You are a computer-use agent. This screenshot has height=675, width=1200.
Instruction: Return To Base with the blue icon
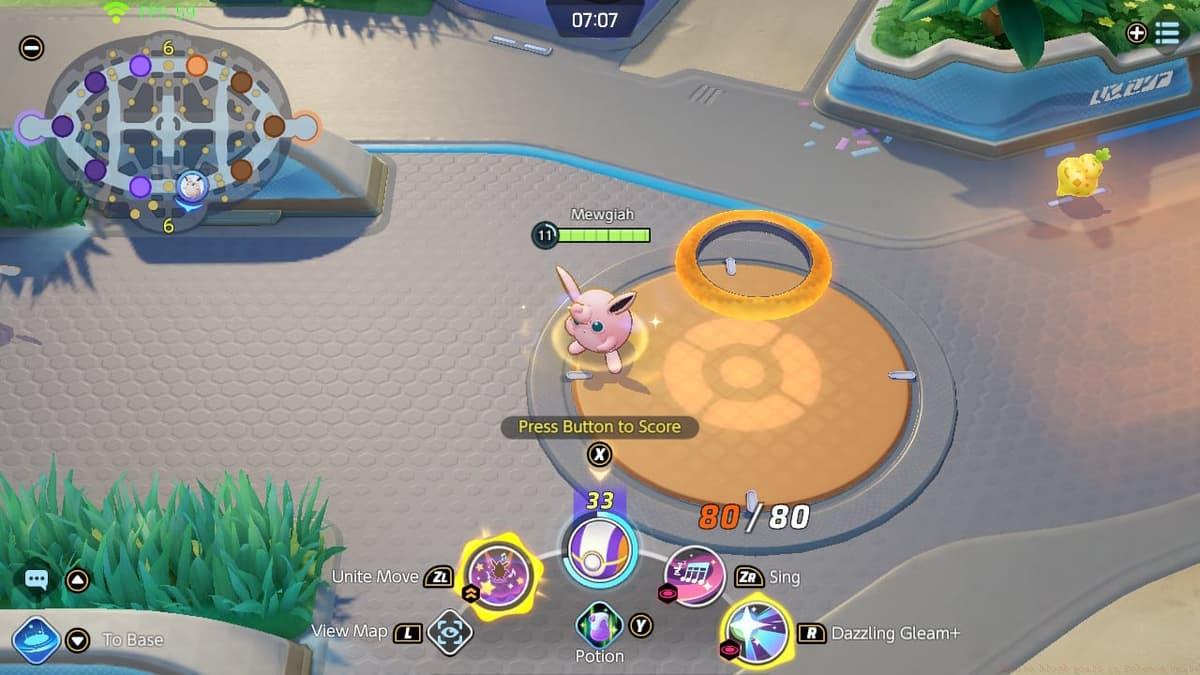click(37, 639)
